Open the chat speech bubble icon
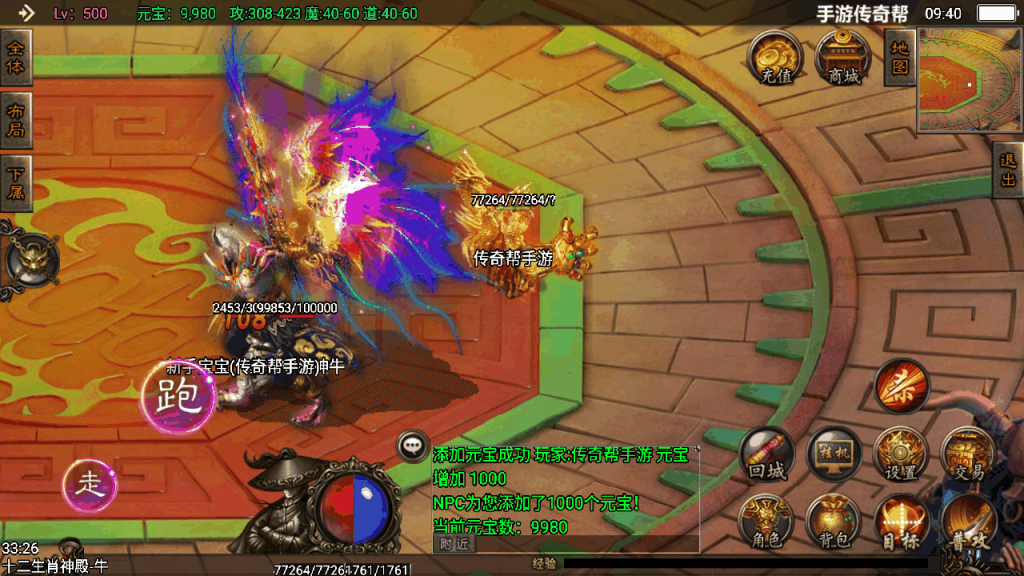This screenshot has height=576, width=1024. pos(413,446)
